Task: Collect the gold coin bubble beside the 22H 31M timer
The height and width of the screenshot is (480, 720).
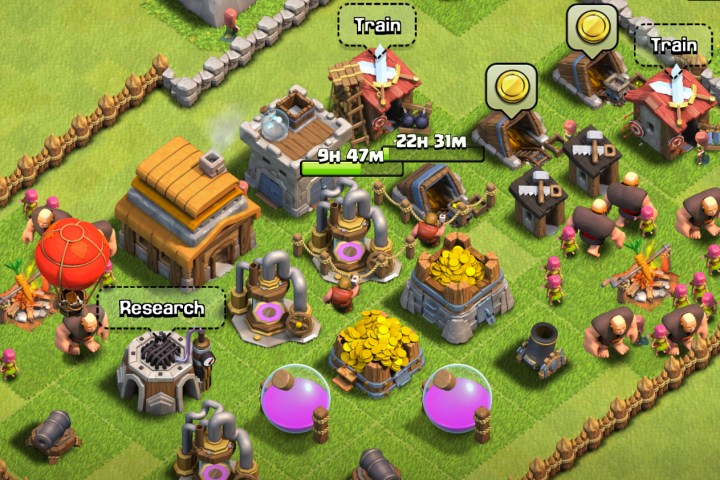Action: [x=510, y=85]
